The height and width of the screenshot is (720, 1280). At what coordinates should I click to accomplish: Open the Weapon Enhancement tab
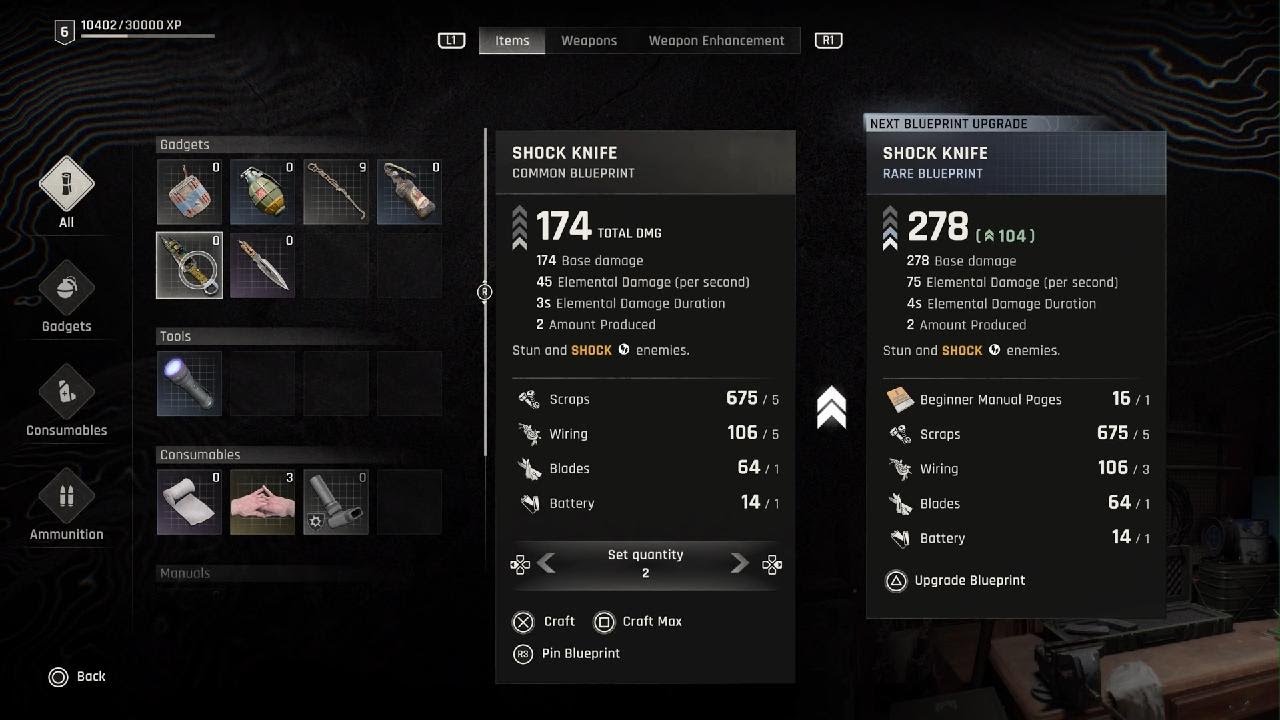(716, 41)
